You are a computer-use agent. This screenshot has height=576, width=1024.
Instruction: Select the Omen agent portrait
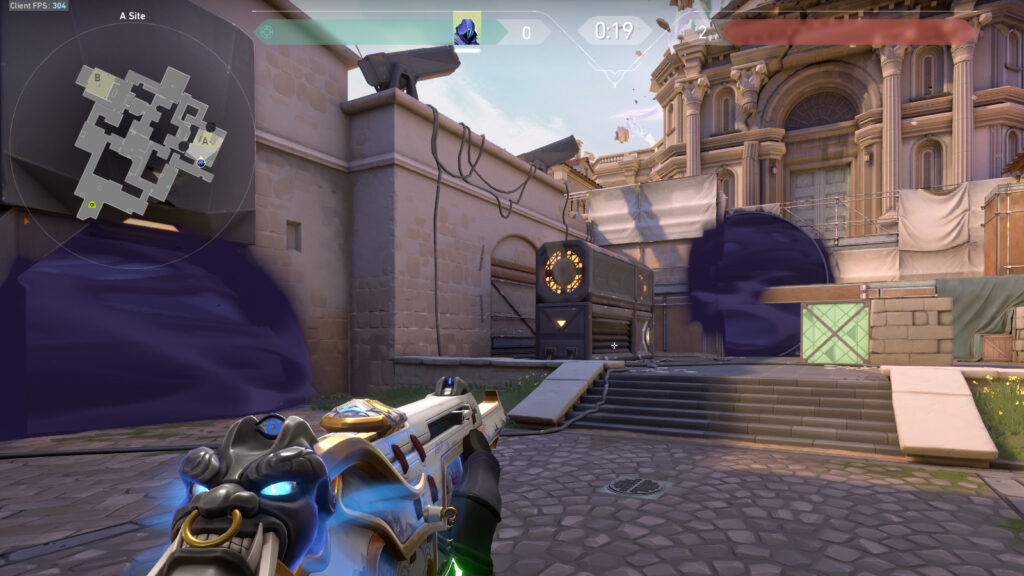pyautogui.click(x=467, y=30)
